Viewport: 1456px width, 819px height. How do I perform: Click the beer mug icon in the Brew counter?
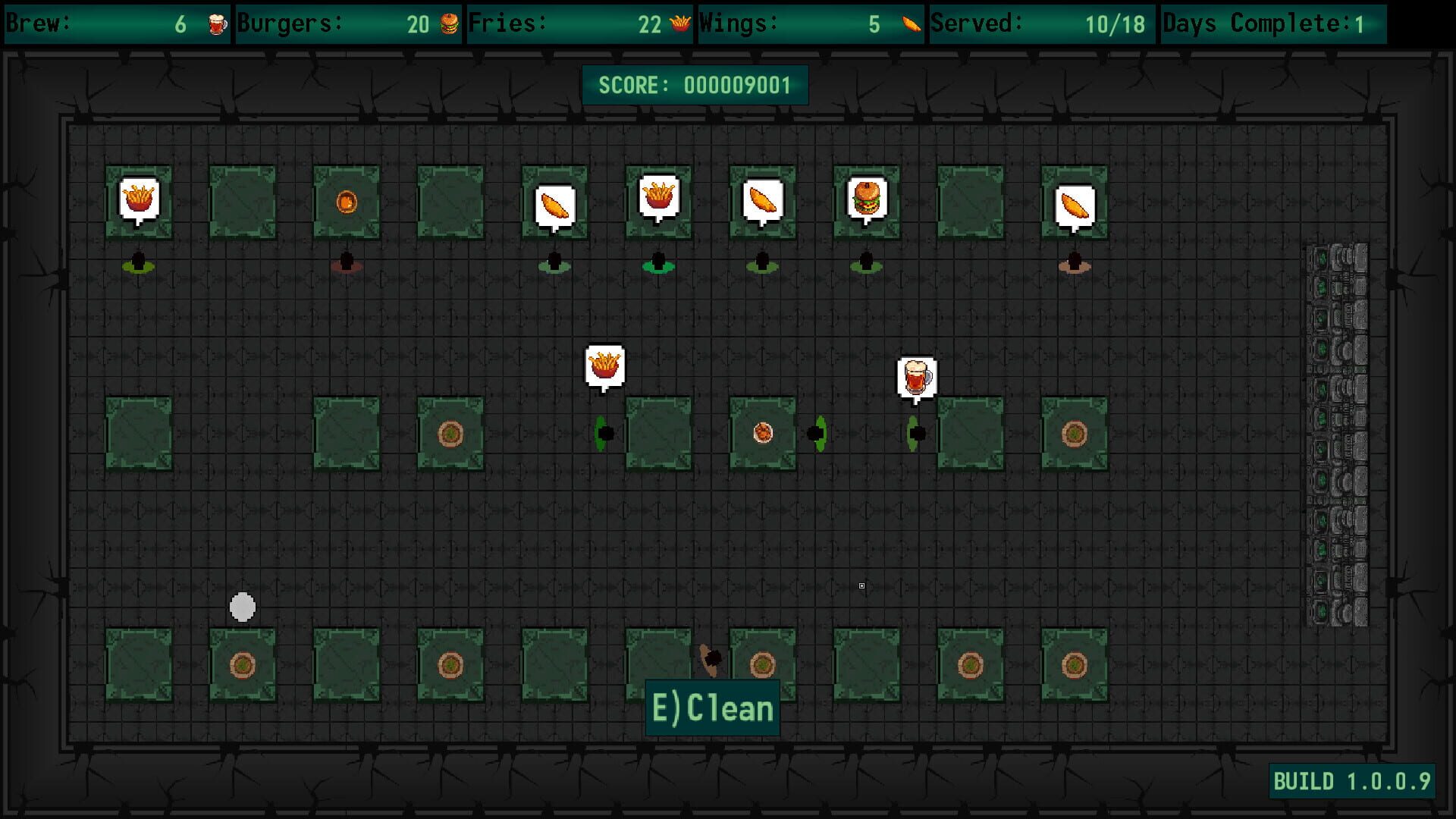pos(216,24)
